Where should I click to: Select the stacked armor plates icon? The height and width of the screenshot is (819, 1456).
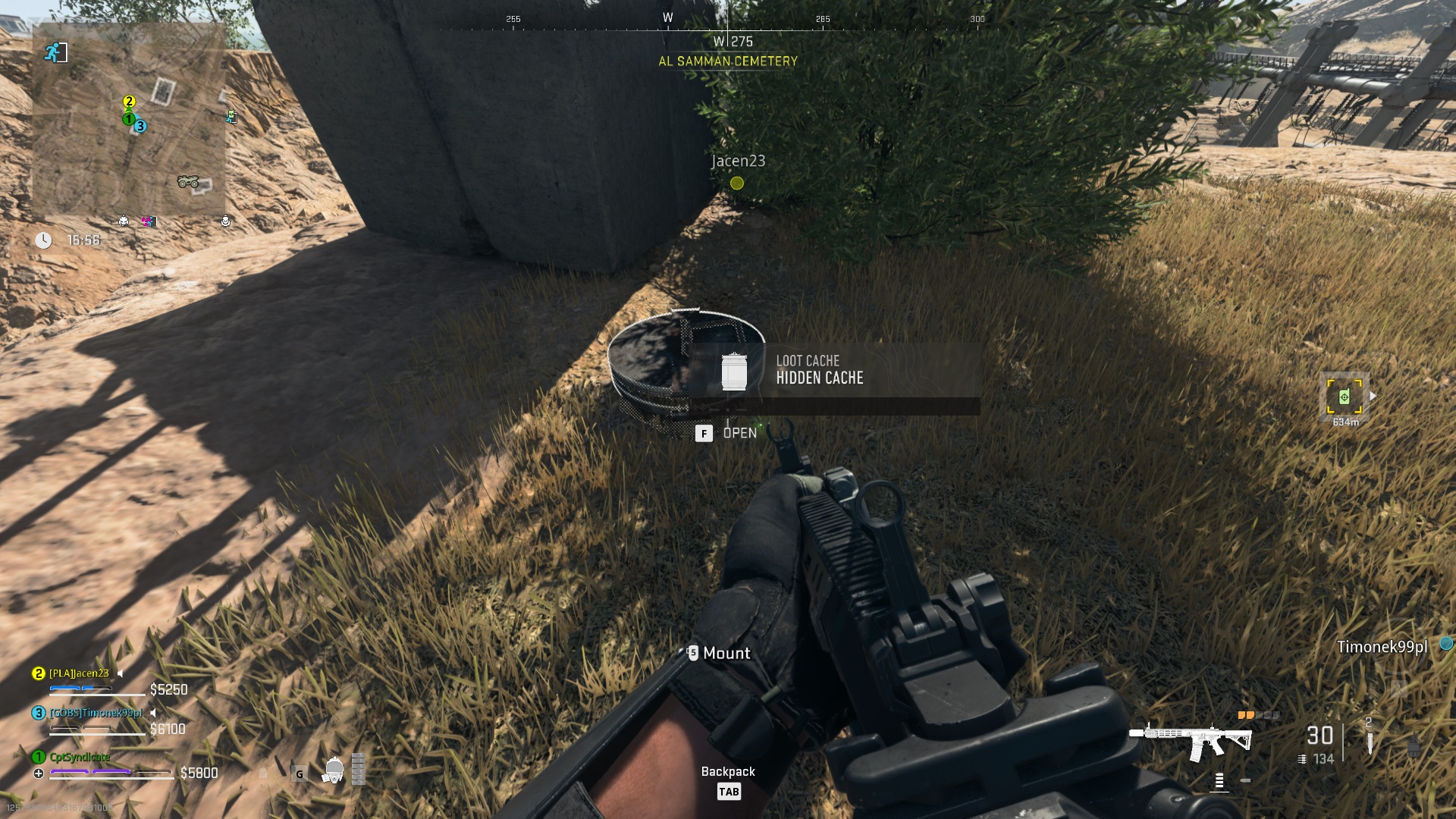point(358,769)
